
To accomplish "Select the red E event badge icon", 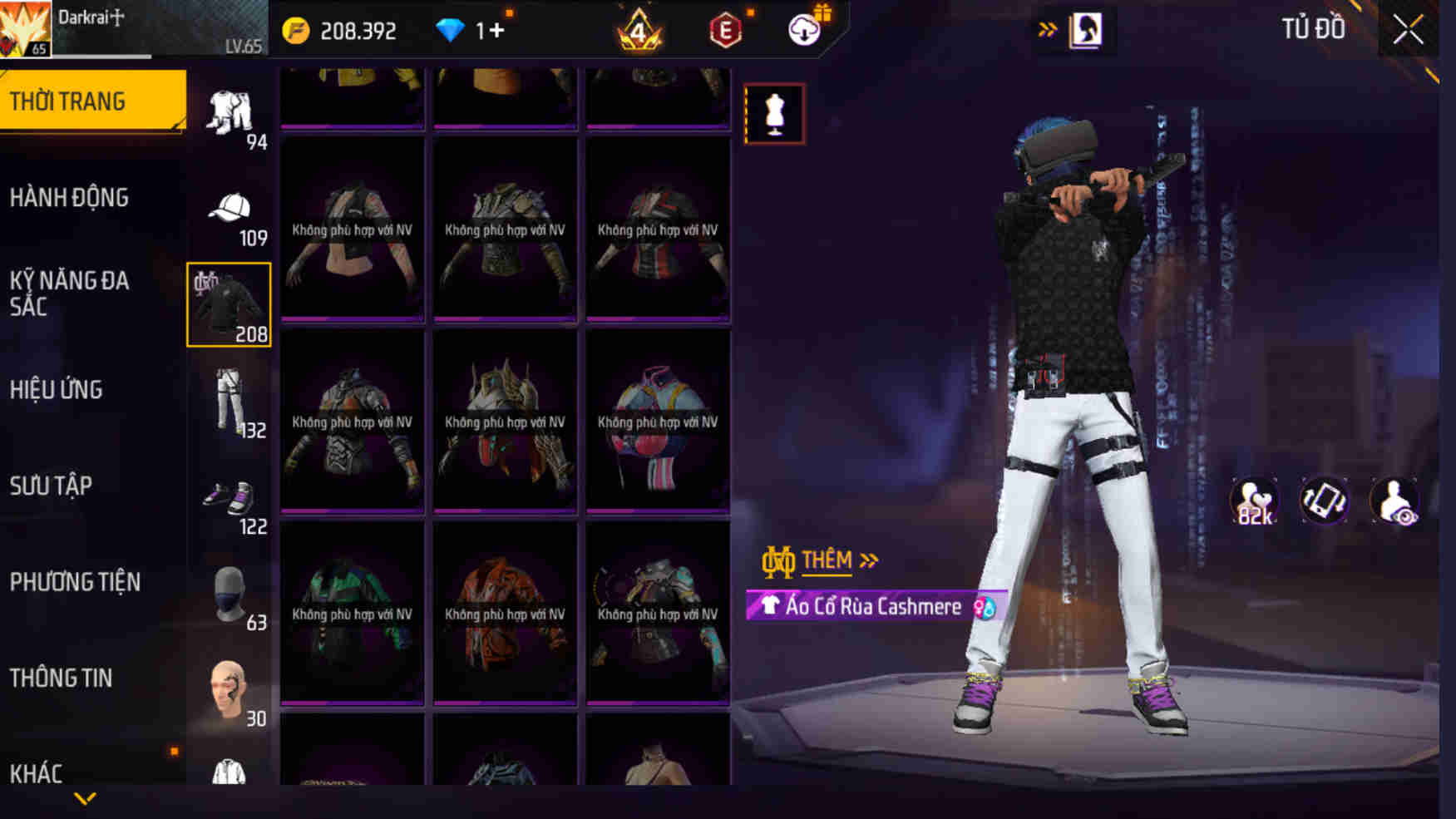I will [726, 32].
